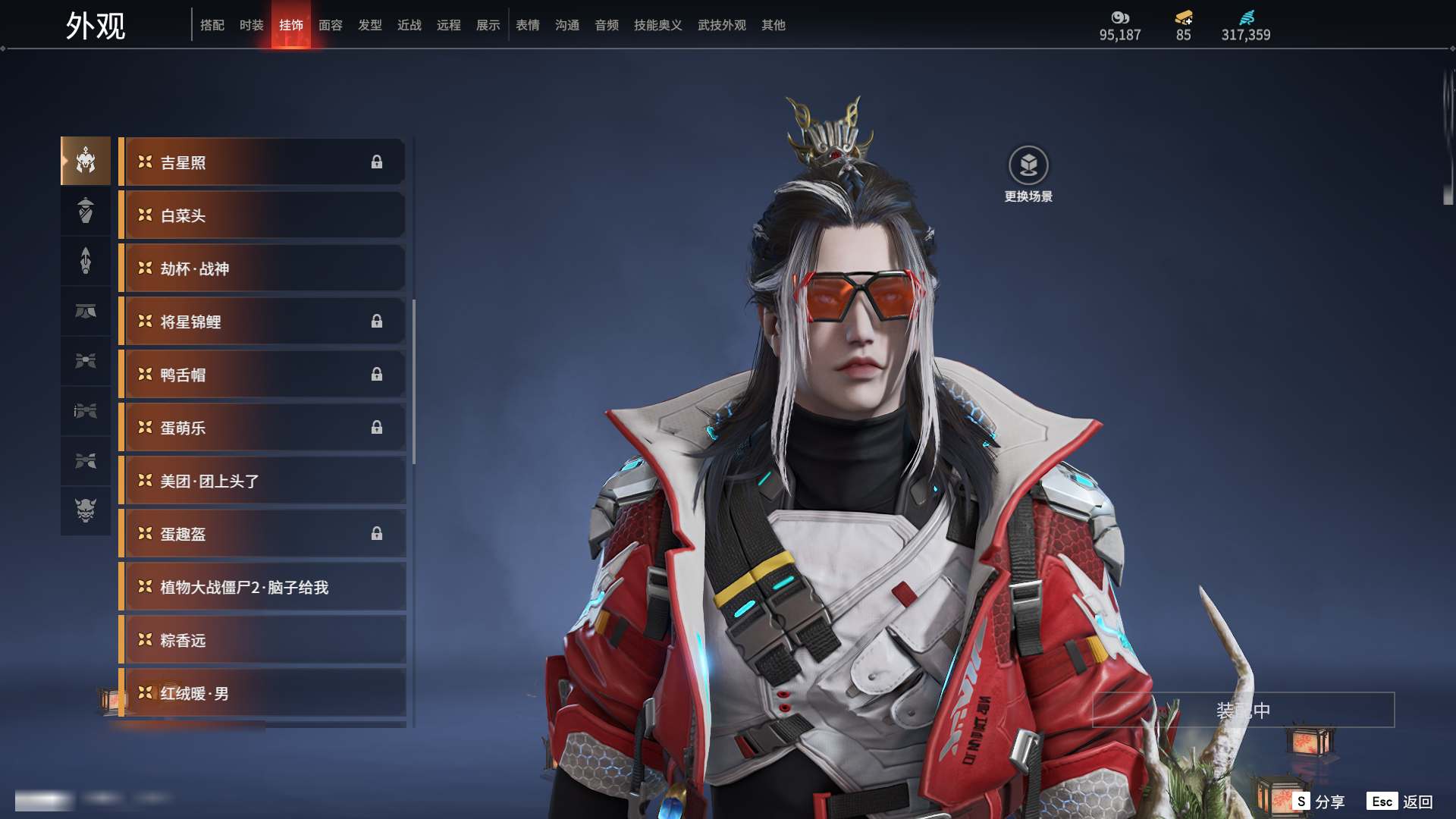This screenshot has width=1456, height=819.
Task: Choose 美团·团上头了 from the list
Action: [262, 481]
